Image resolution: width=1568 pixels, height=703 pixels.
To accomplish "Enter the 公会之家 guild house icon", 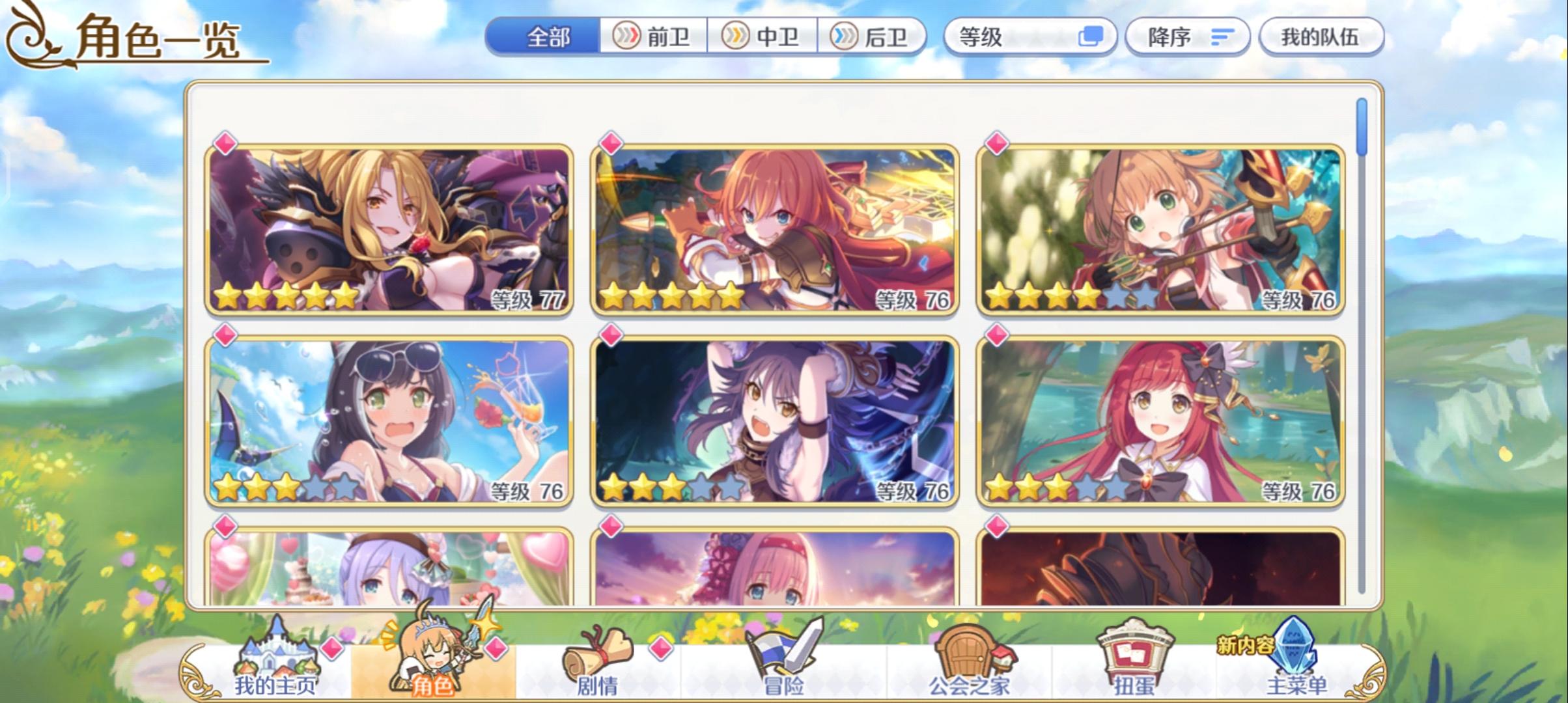I will click(x=972, y=651).
